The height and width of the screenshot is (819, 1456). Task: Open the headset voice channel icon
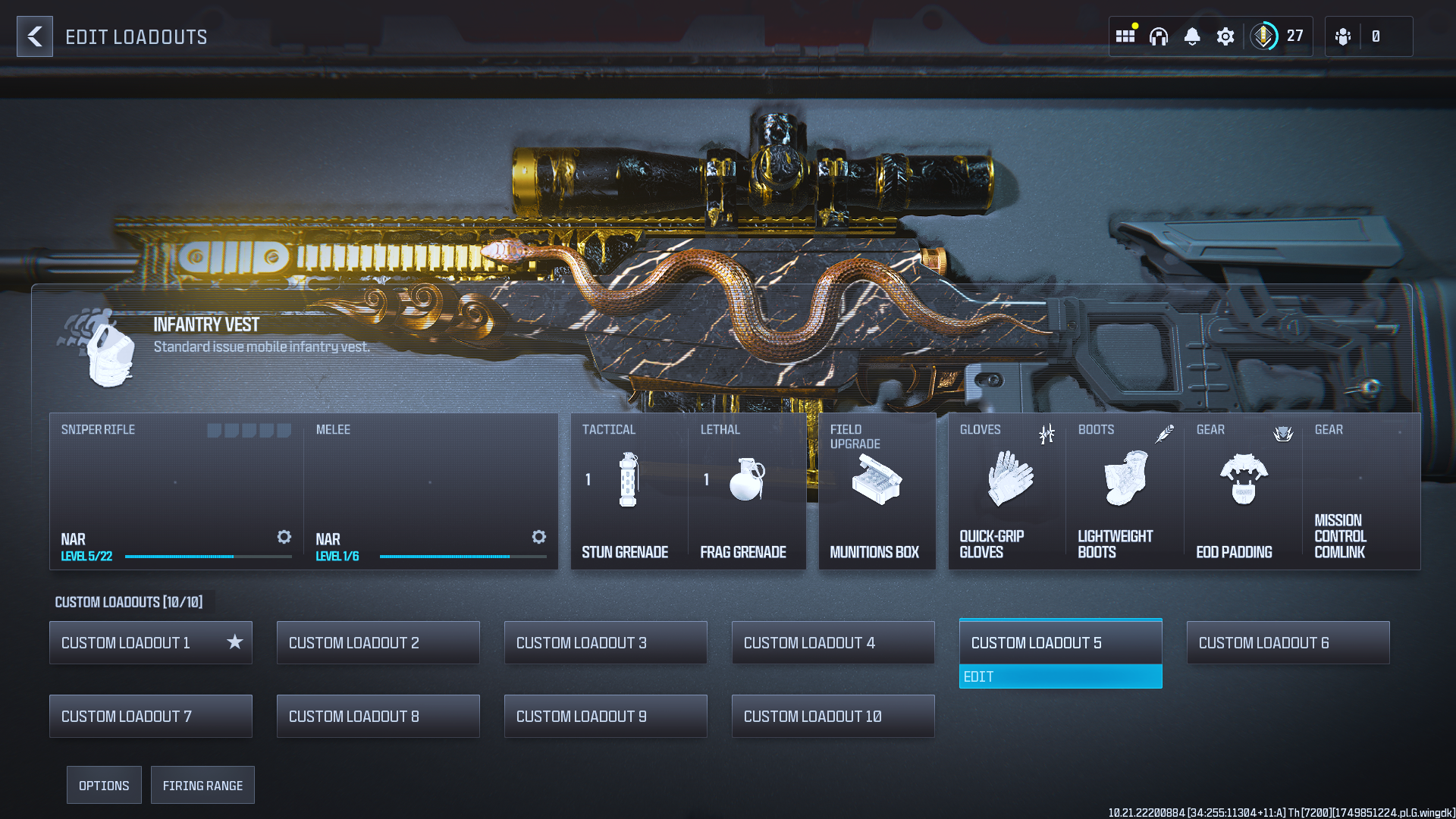pyautogui.click(x=1159, y=36)
